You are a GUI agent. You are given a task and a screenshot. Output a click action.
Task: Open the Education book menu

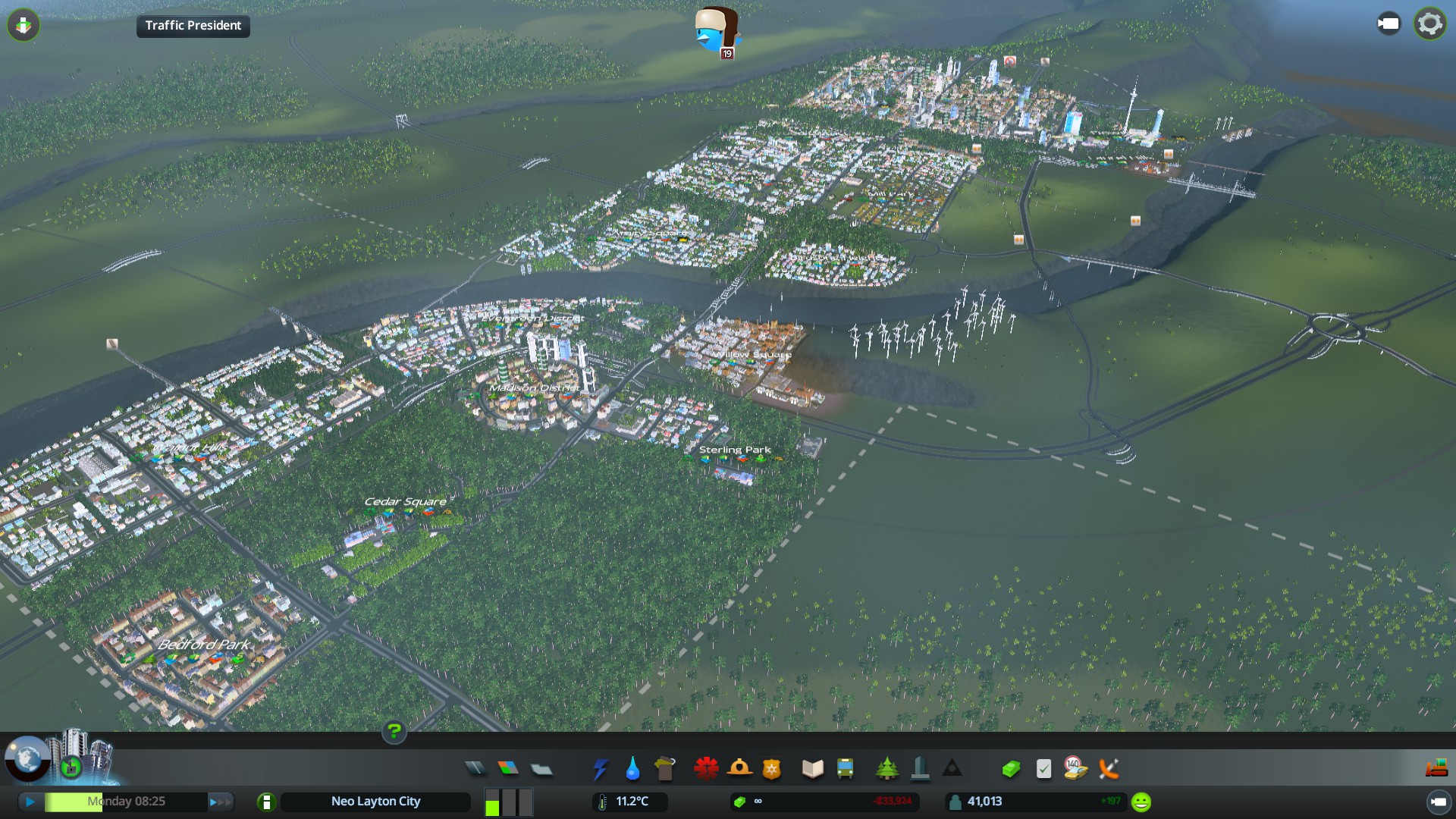813,769
